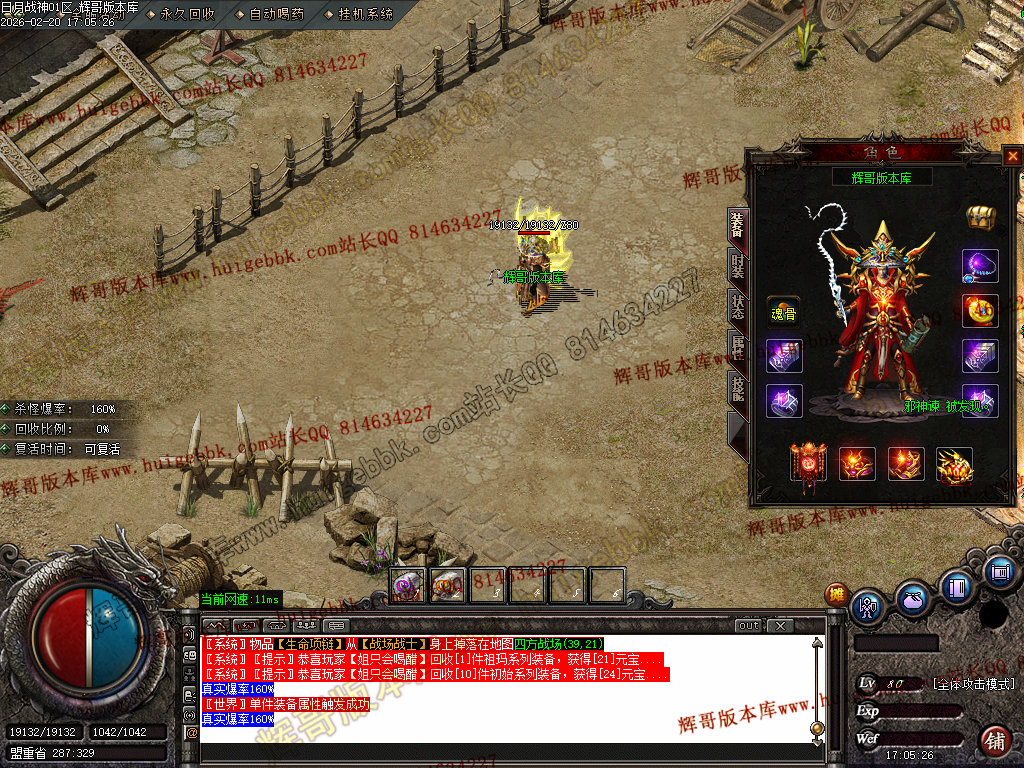Image resolution: width=1024 pixels, height=768 pixels.
Task: Switch to the 时装 tab
Action: tap(738, 267)
